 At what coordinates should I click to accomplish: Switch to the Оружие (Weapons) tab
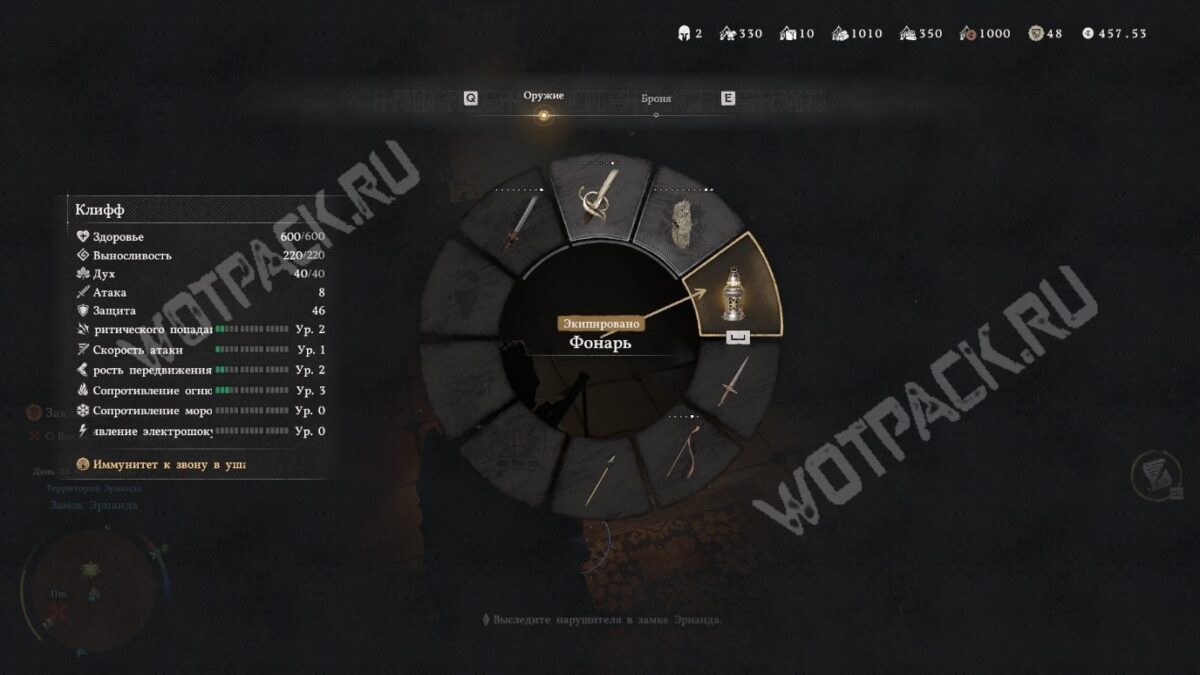[543, 97]
